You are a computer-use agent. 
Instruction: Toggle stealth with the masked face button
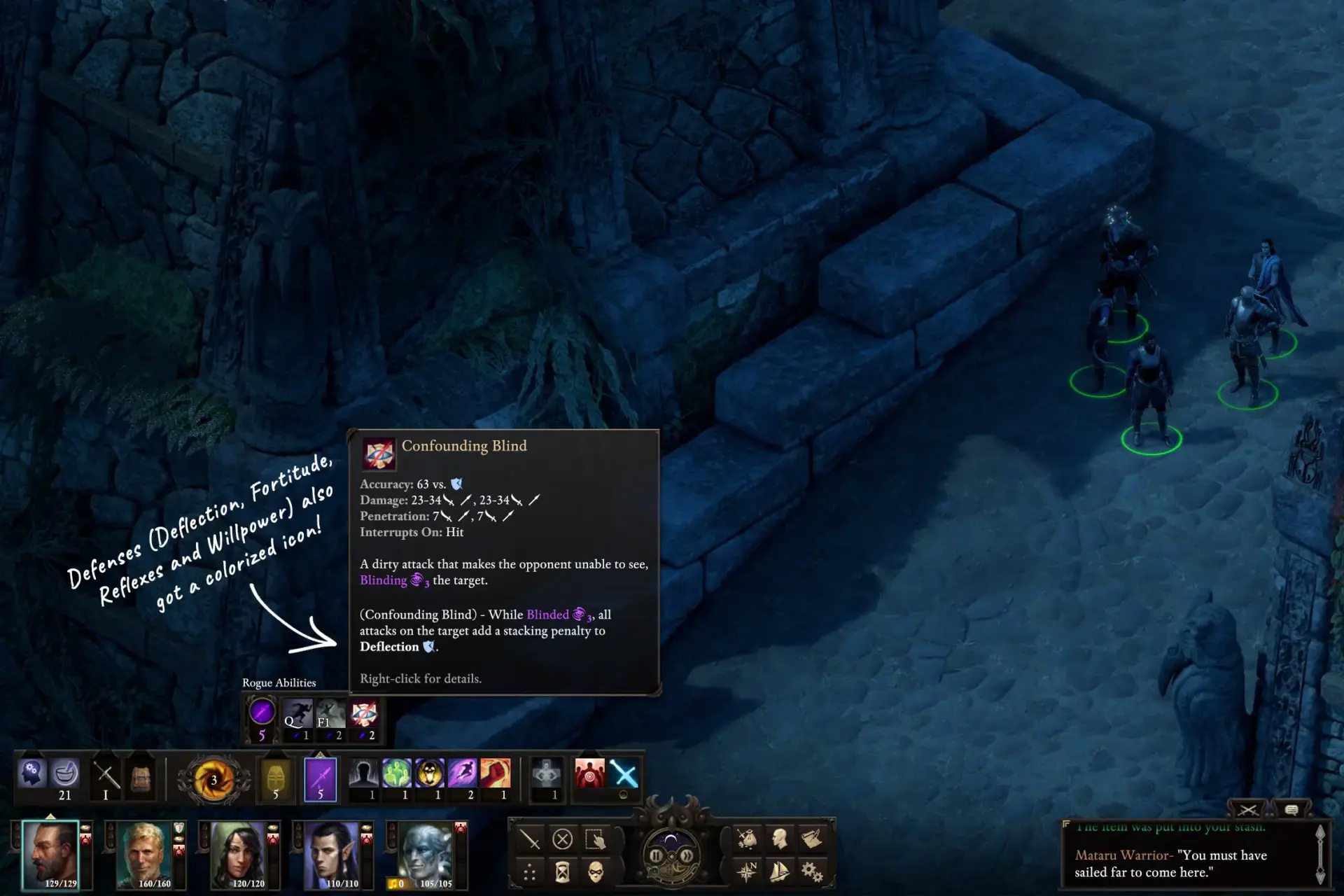click(596, 872)
